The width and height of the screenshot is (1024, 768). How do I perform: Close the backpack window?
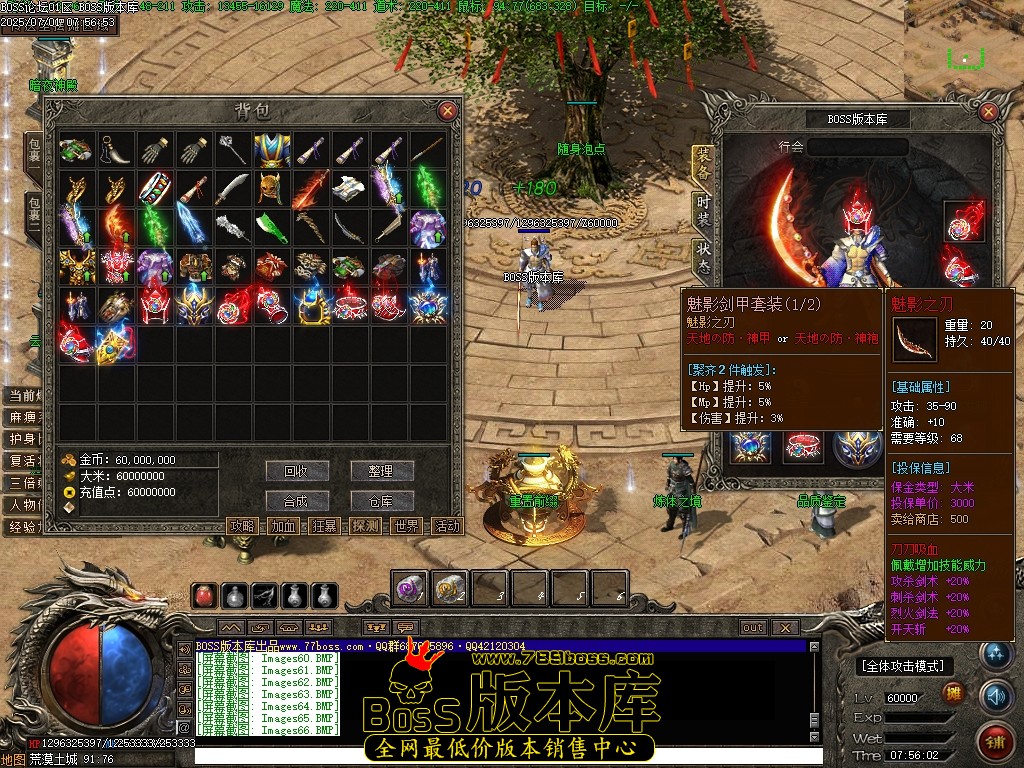pos(447,111)
